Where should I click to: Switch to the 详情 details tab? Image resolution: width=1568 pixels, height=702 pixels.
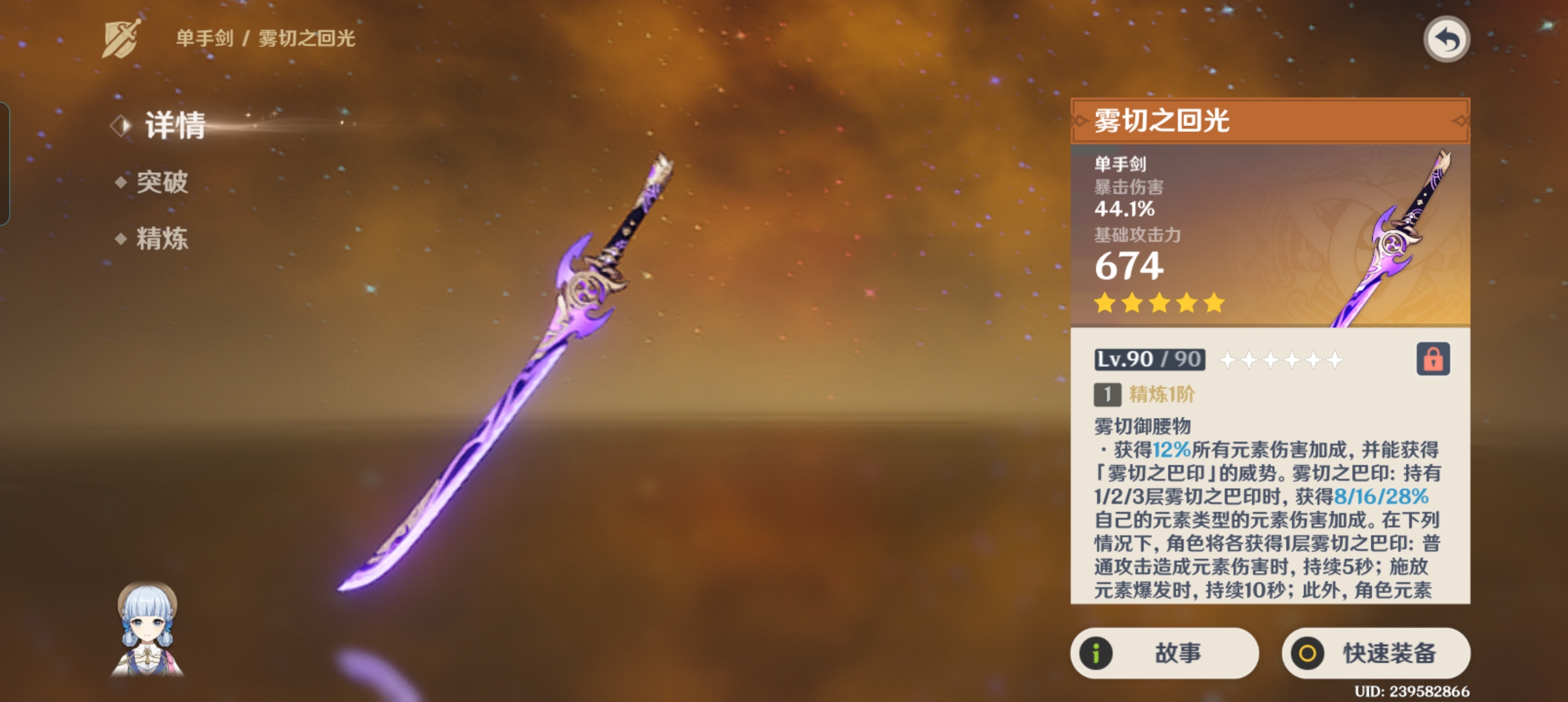click(x=174, y=125)
